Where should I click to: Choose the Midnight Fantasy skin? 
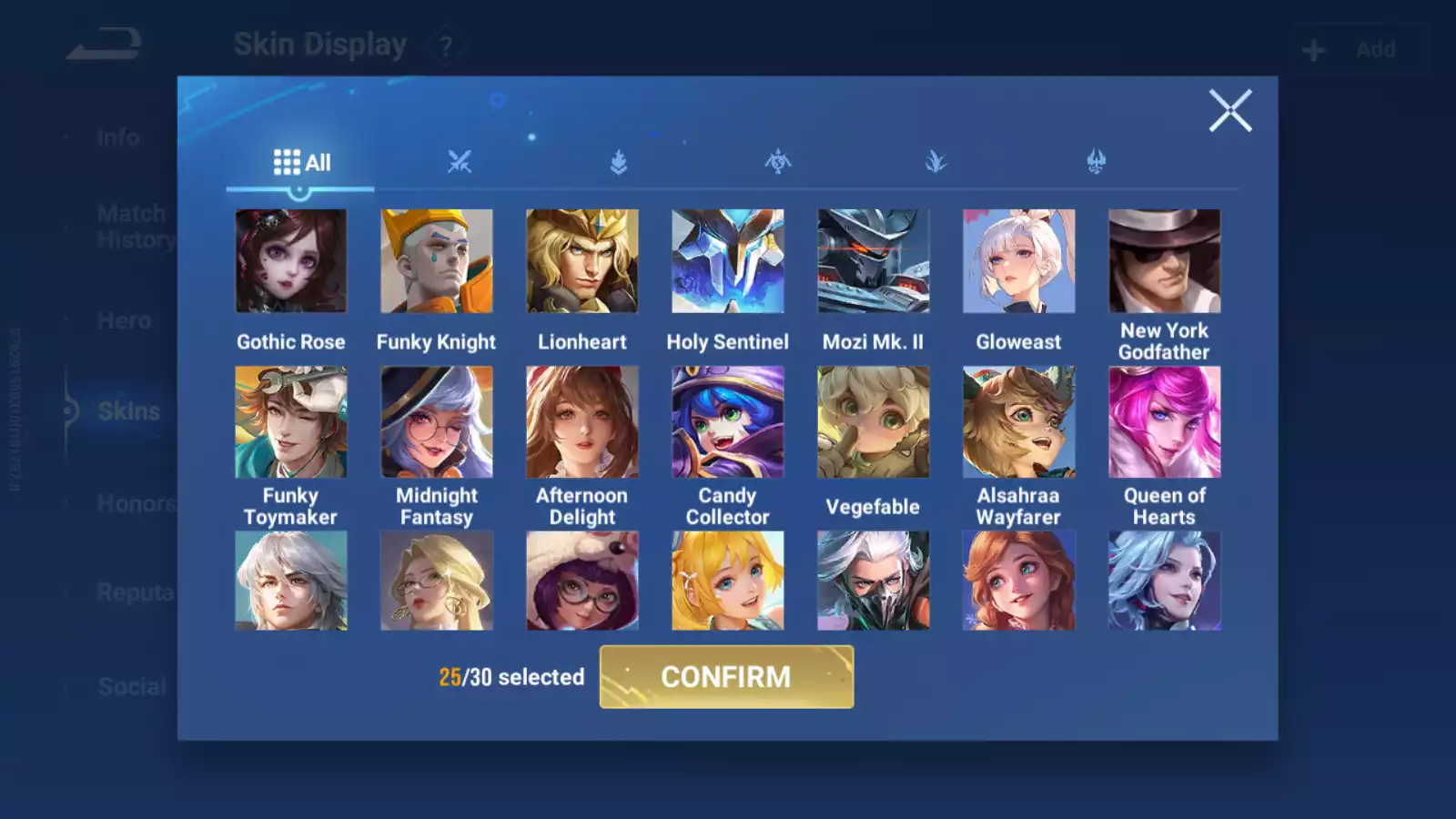pyautogui.click(x=437, y=422)
